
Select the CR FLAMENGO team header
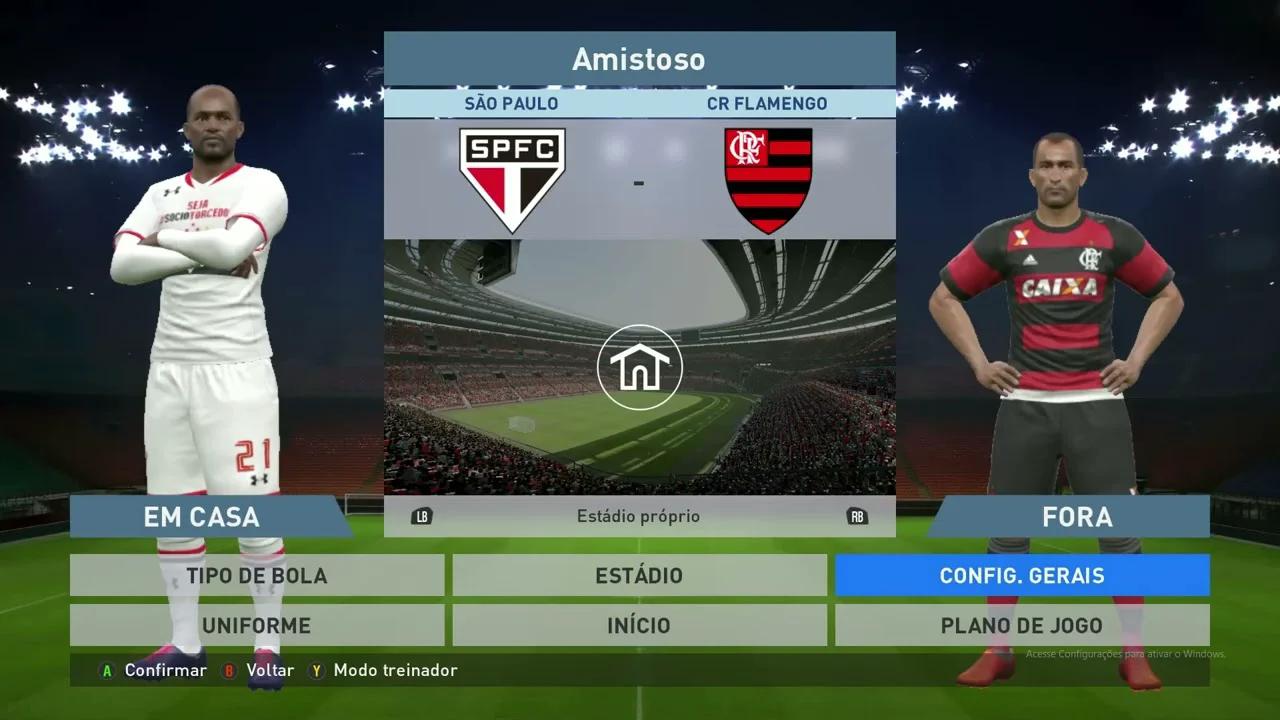(x=768, y=103)
